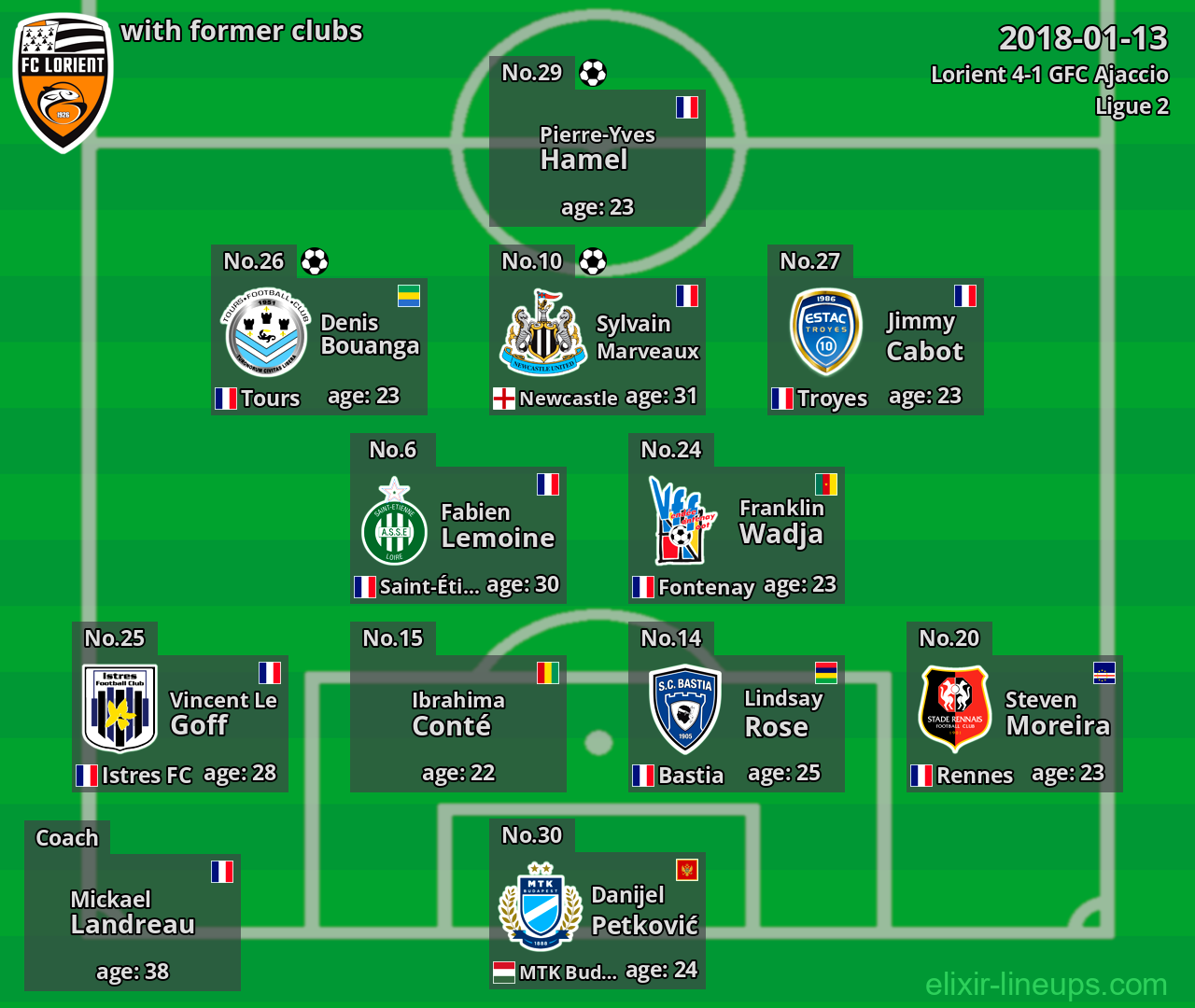Image resolution: width=1195 pixels, height=1008 pixels.
Task: Choose the Steven Moreira player card
Action: pos(1014,723)
